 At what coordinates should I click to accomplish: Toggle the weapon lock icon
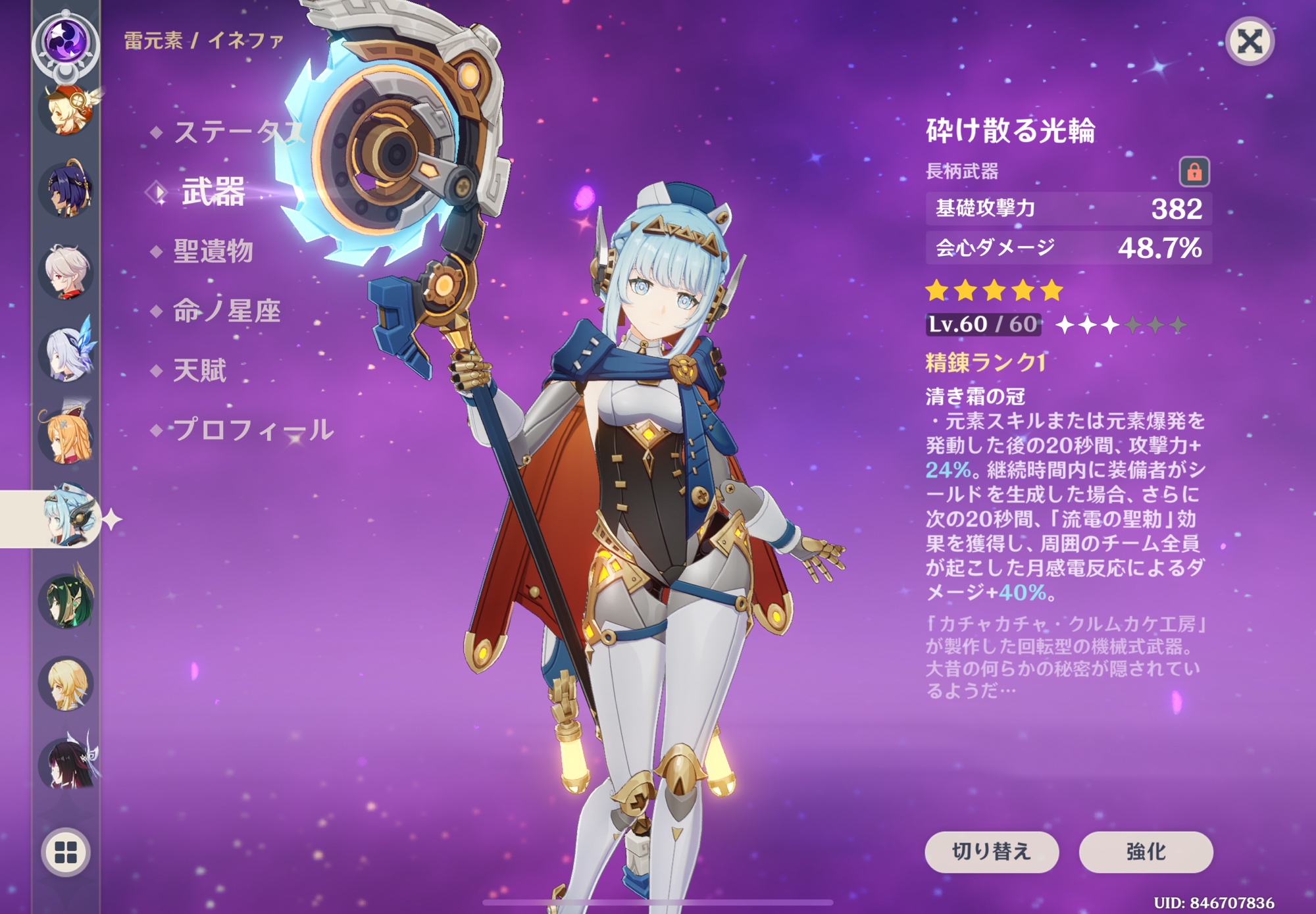coord(1194,172)
